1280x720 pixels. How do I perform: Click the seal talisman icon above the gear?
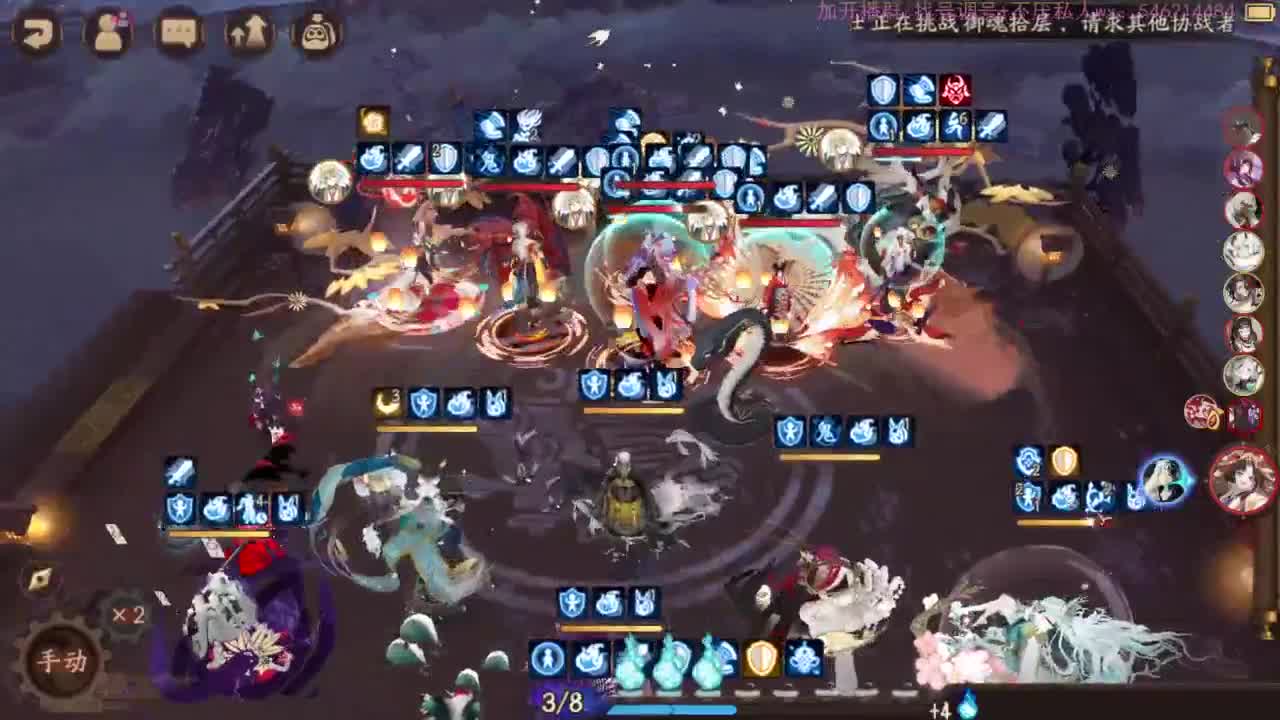coord(40,578)
